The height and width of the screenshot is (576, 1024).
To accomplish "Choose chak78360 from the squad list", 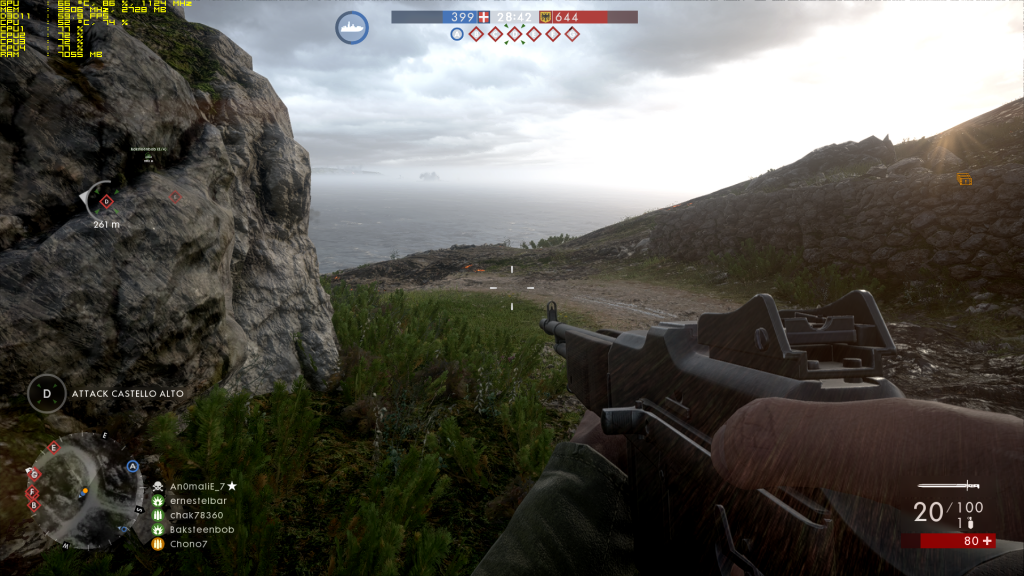I will [x=194, y=515].
